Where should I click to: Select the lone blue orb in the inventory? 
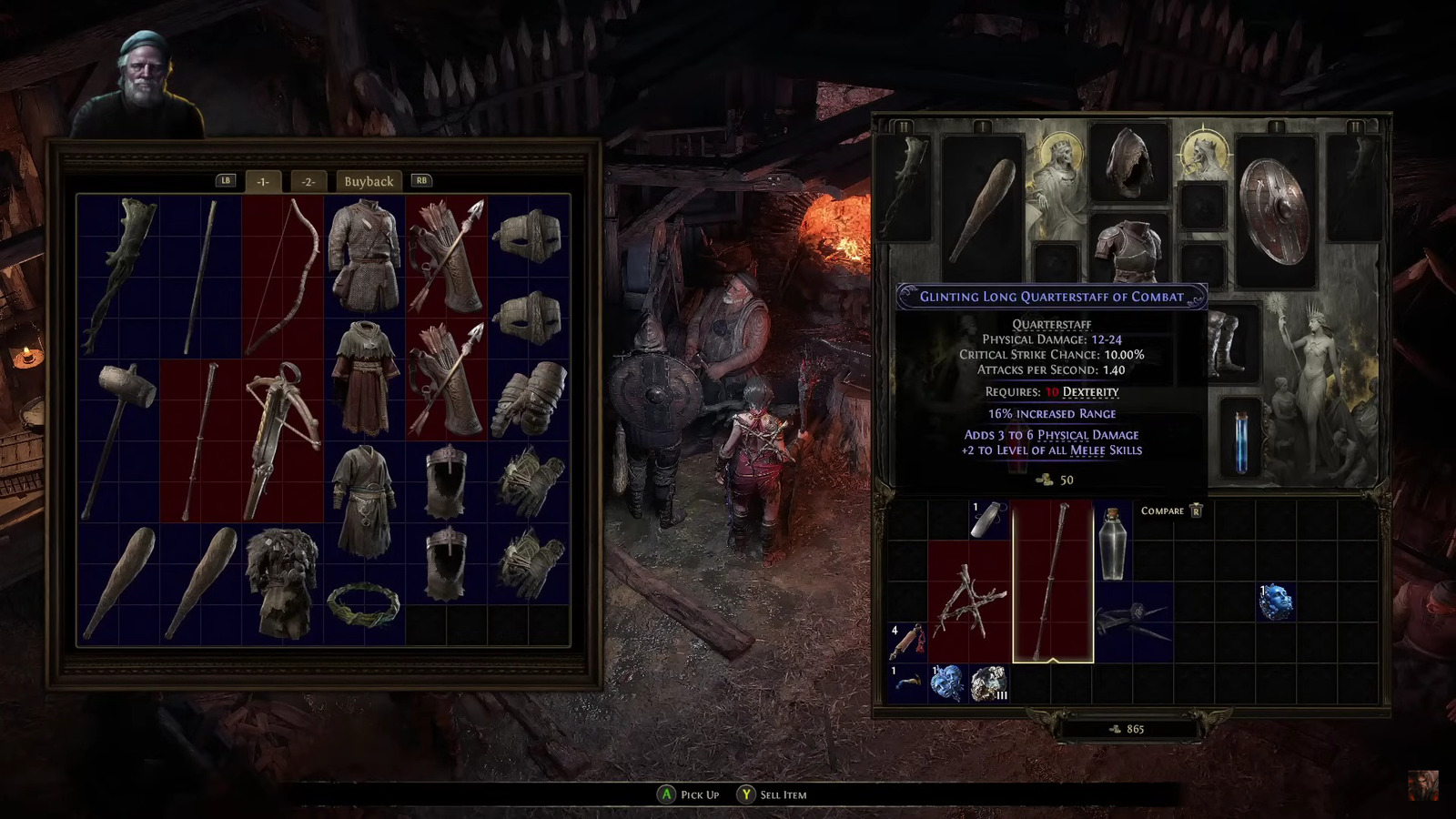[1276, 602]
